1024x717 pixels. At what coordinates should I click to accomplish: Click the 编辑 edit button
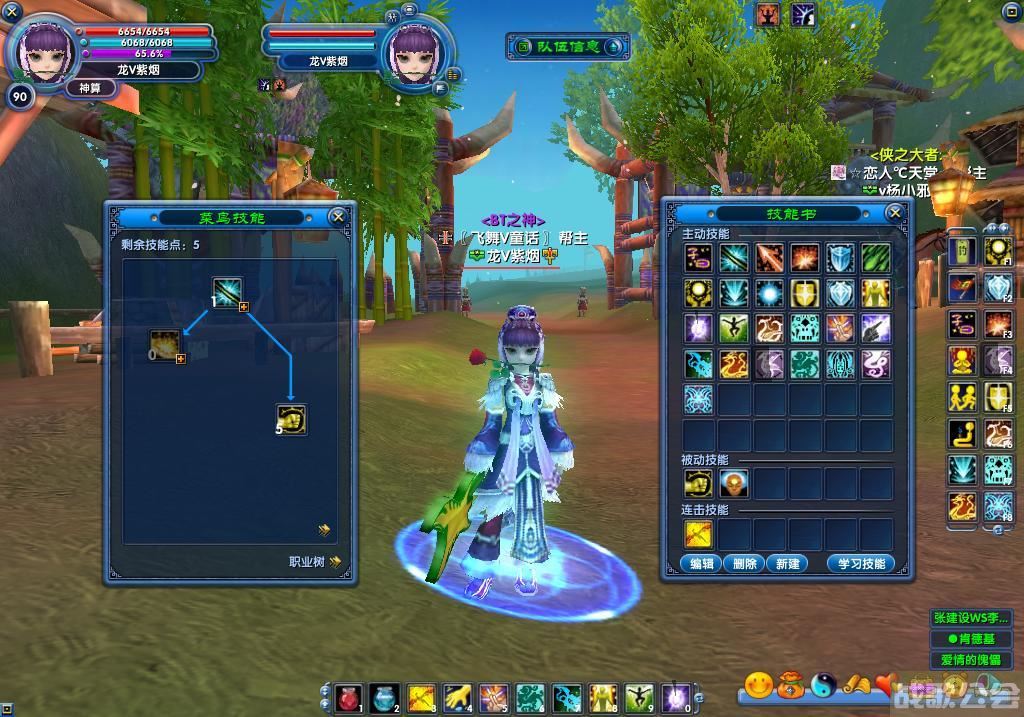click(702, 563)
